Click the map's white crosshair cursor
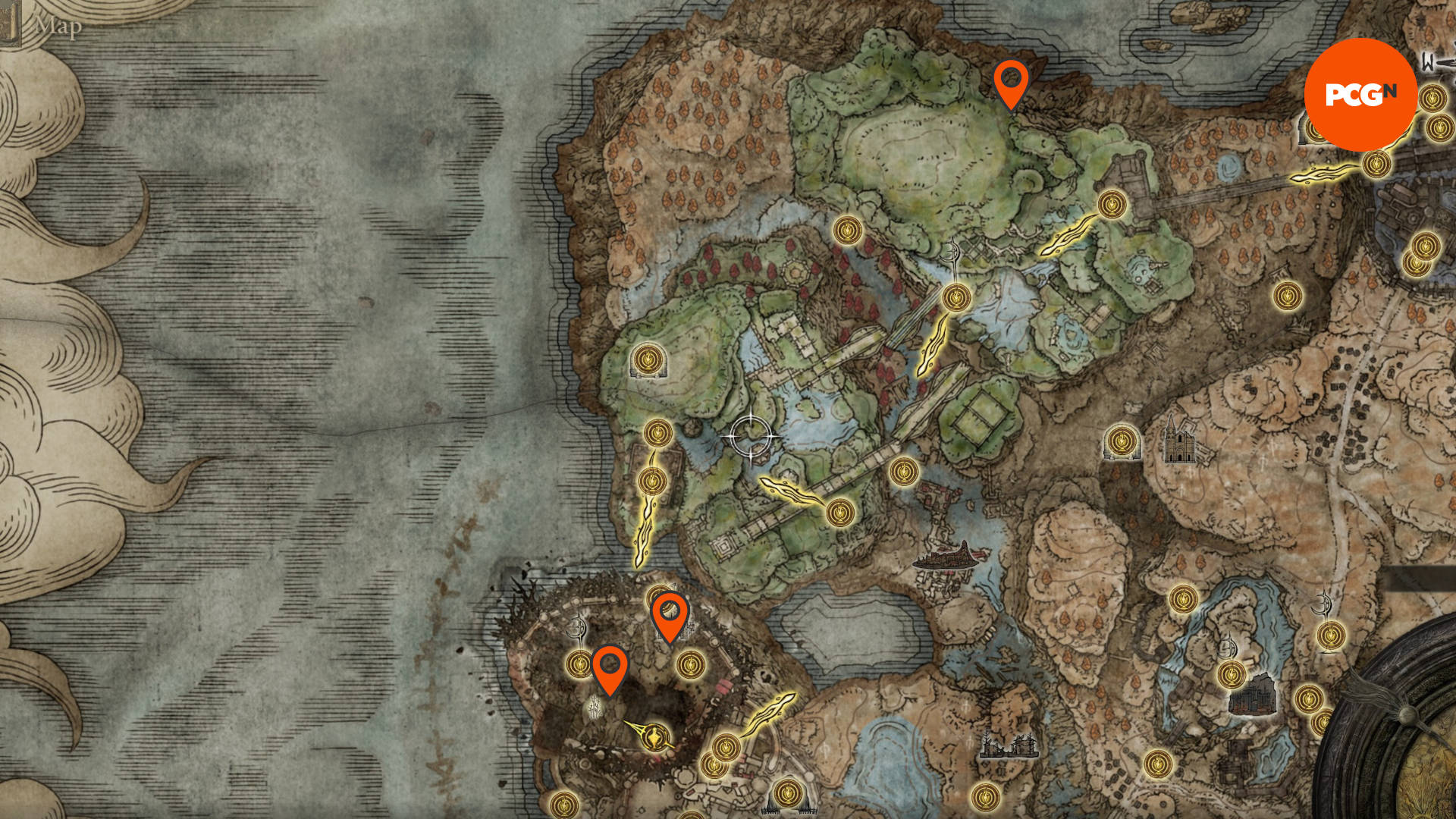Viewport: 1456px width, 819px height. [752, 437]
